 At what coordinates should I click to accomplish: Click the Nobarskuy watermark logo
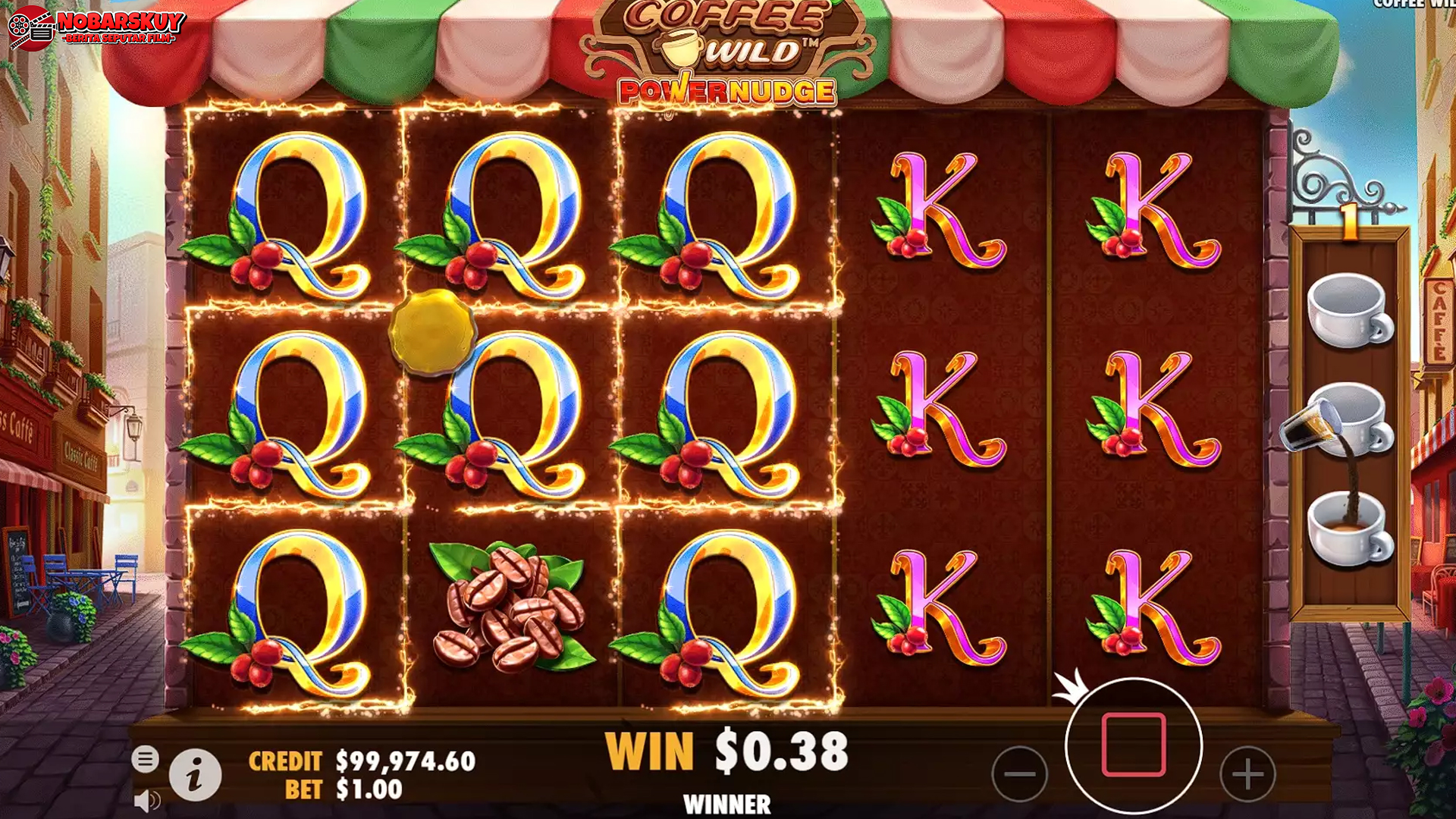click(96, 28)
